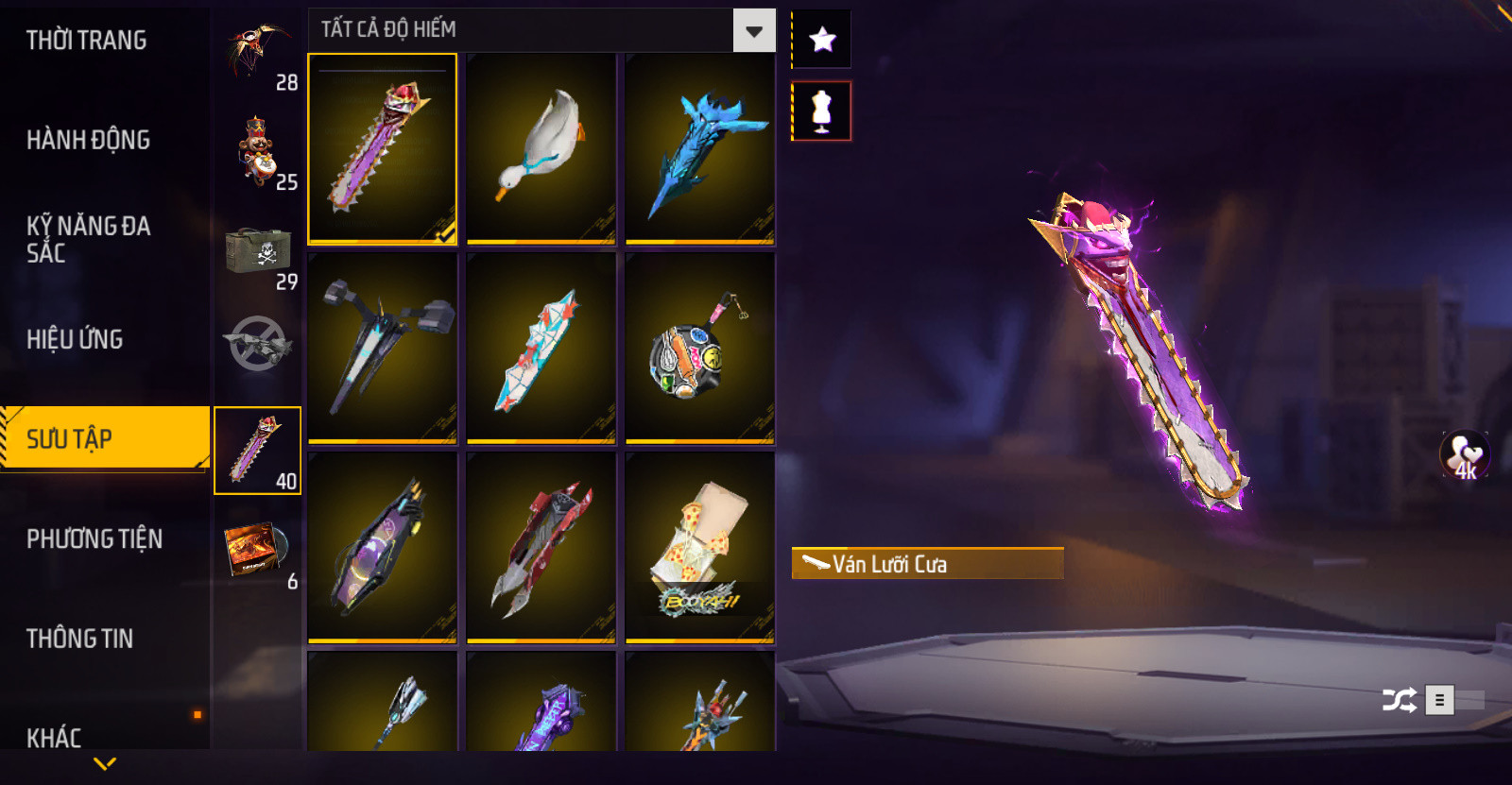Click the heart likes 4k icon
The width and height of the screenshot is (1512, 785).
[x=1464, y=455]
